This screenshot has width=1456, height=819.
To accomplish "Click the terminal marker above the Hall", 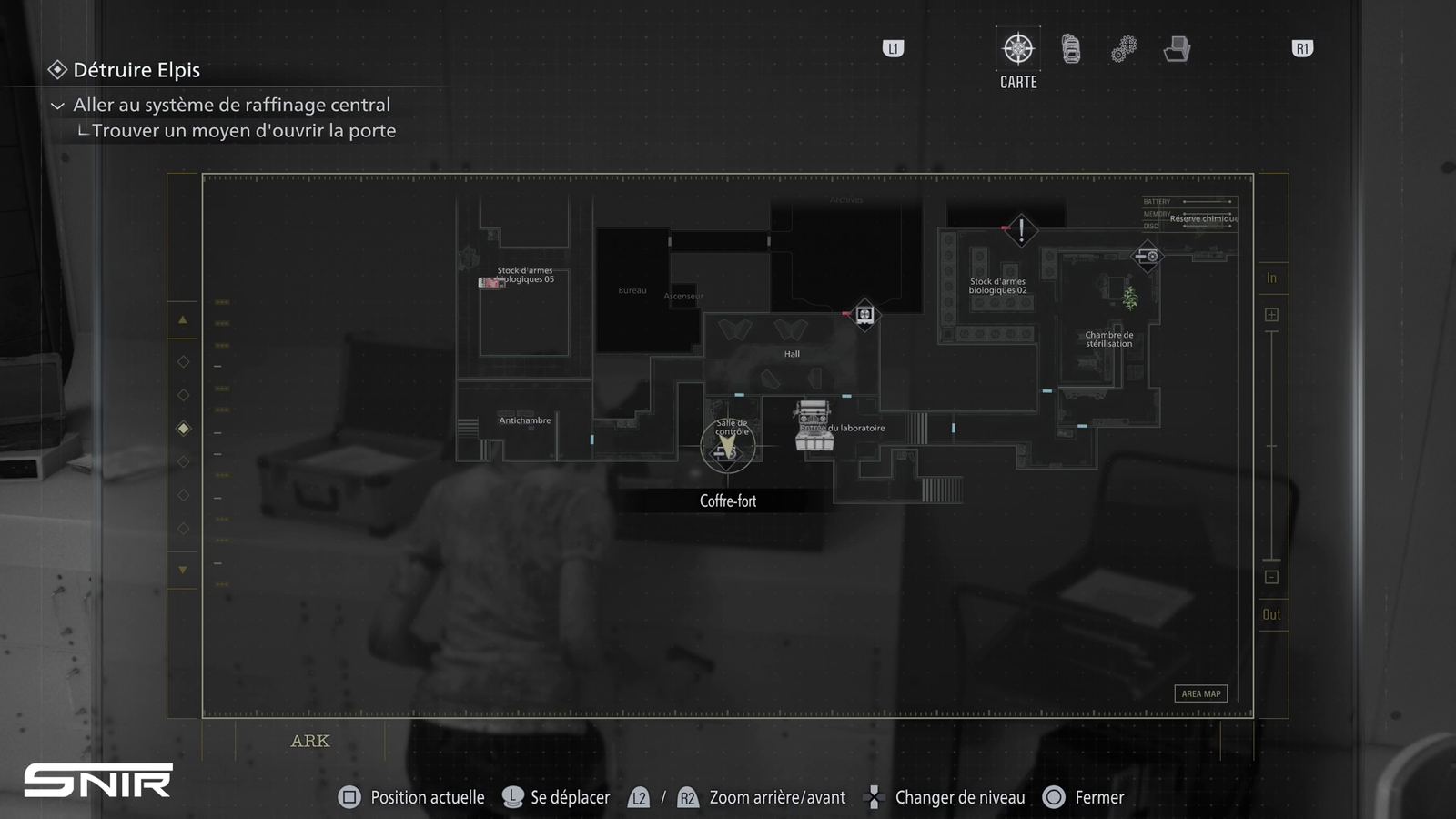I will (x=864, y=315).
